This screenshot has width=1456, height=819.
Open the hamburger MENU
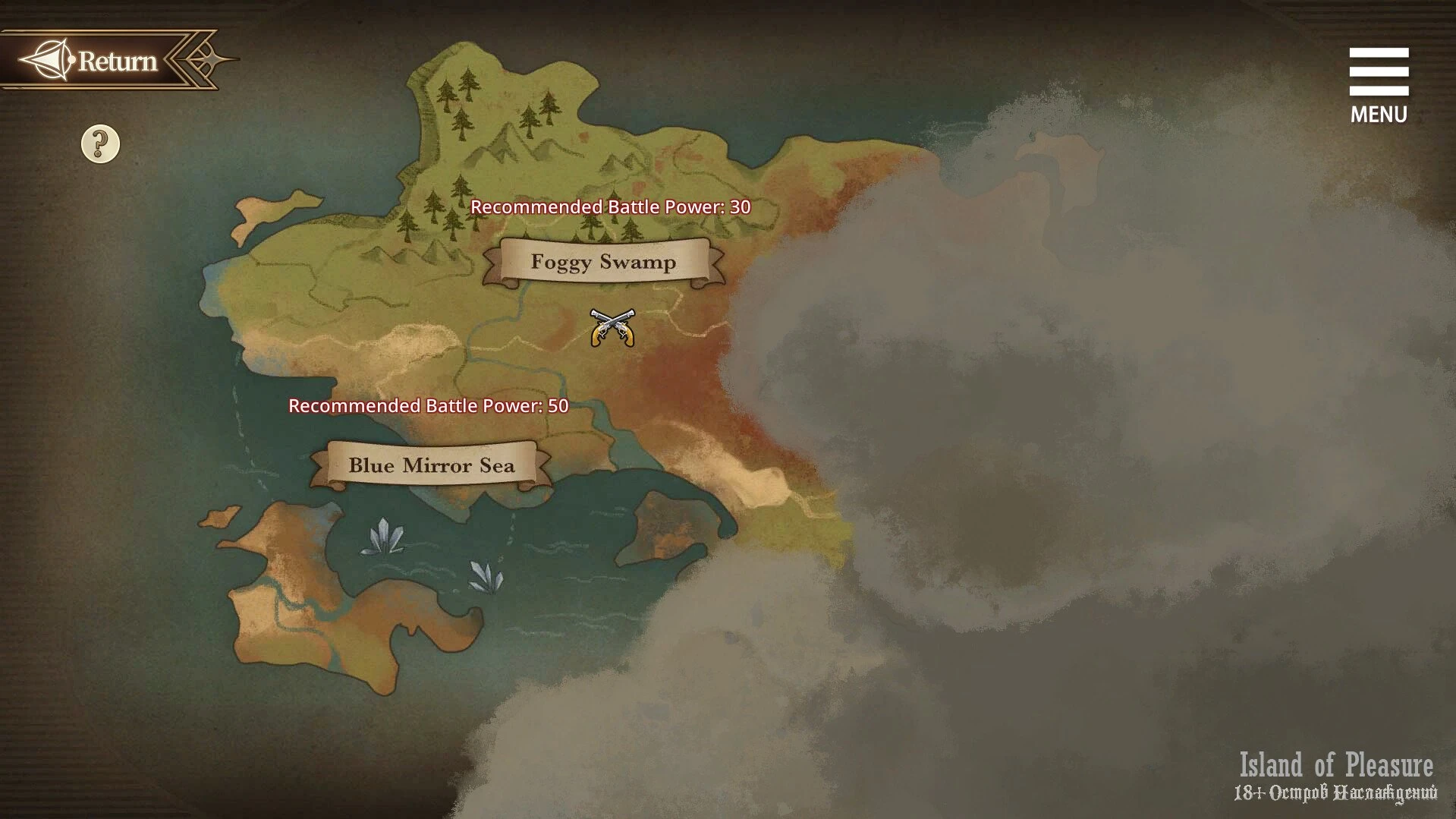click(1379, 84)
